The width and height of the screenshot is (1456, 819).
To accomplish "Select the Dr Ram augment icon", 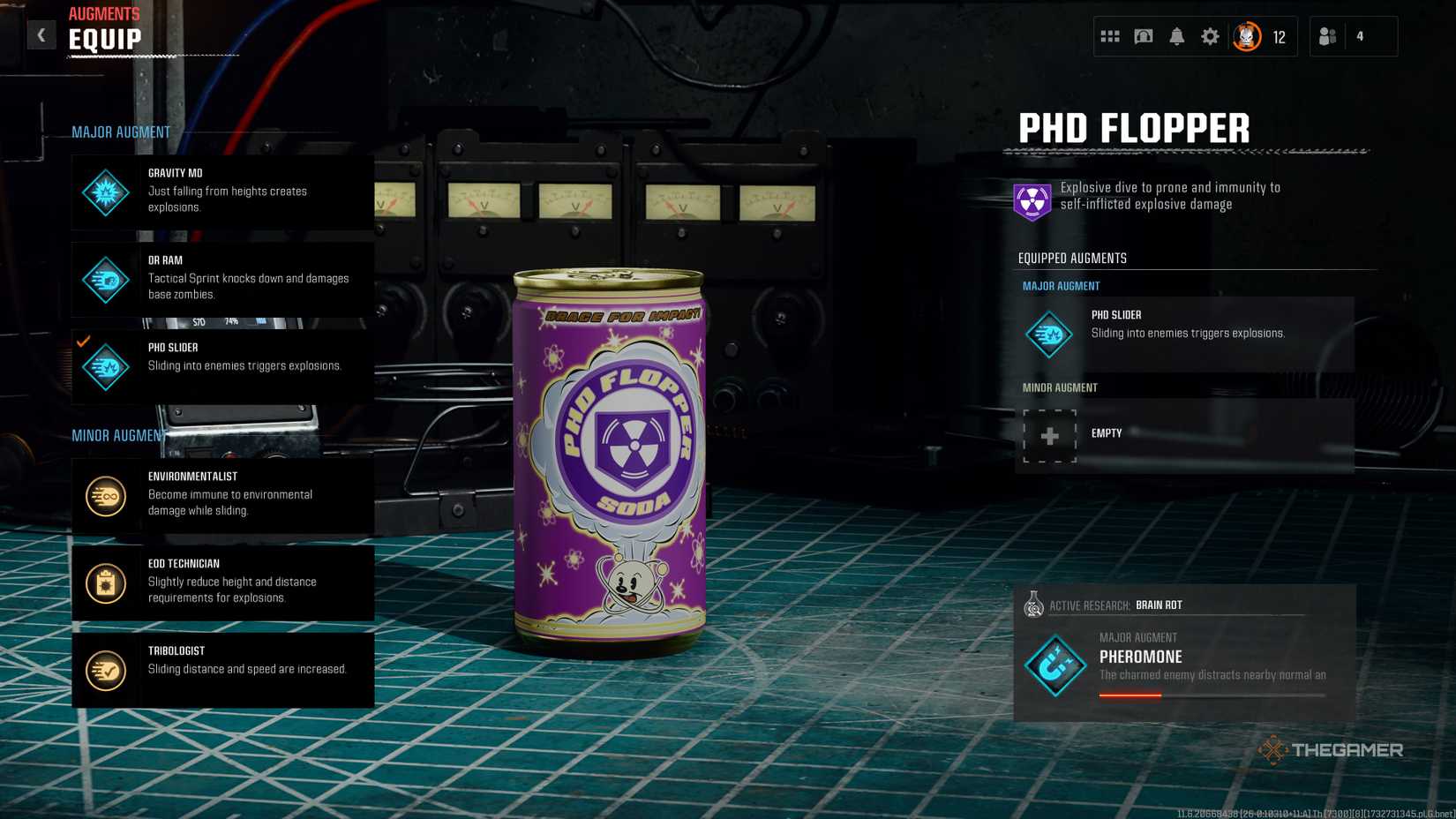I will pos(105,279).
